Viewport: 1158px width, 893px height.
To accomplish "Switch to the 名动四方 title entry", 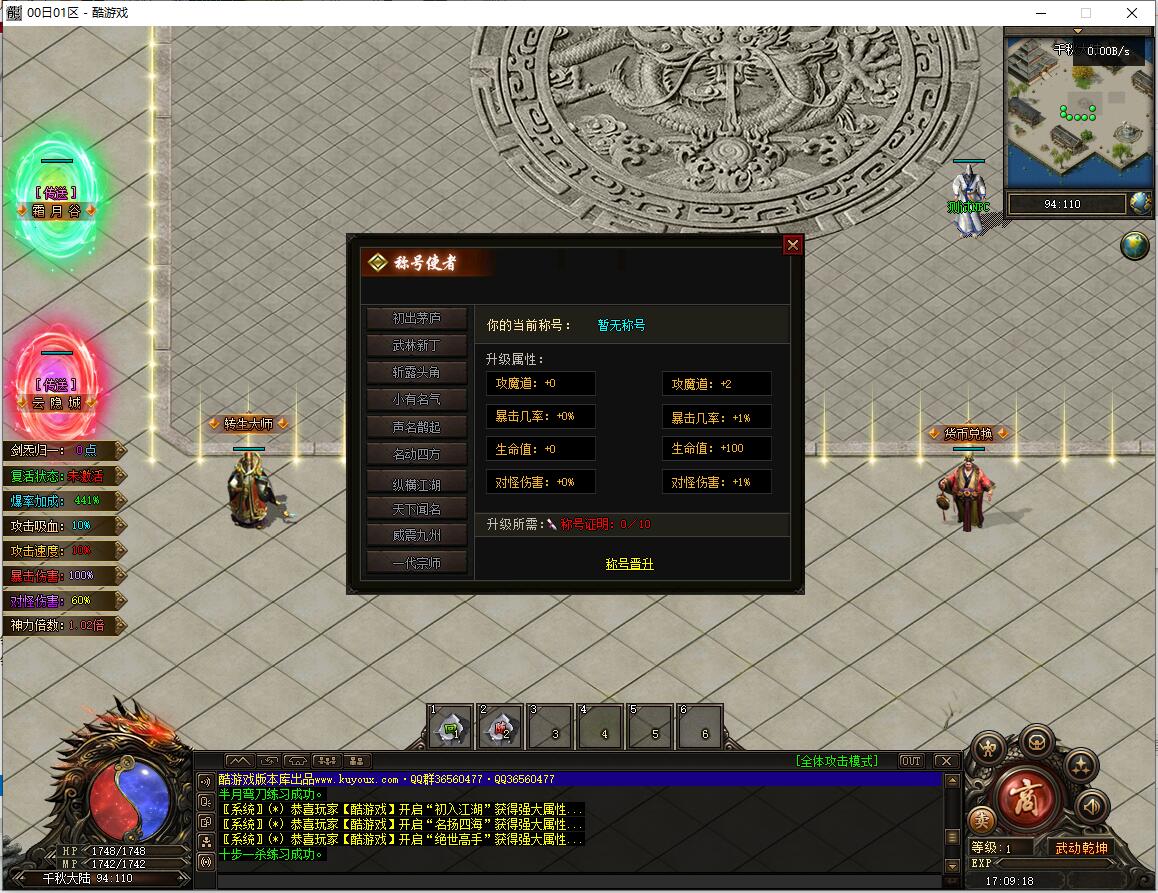I will click(417, 454).
